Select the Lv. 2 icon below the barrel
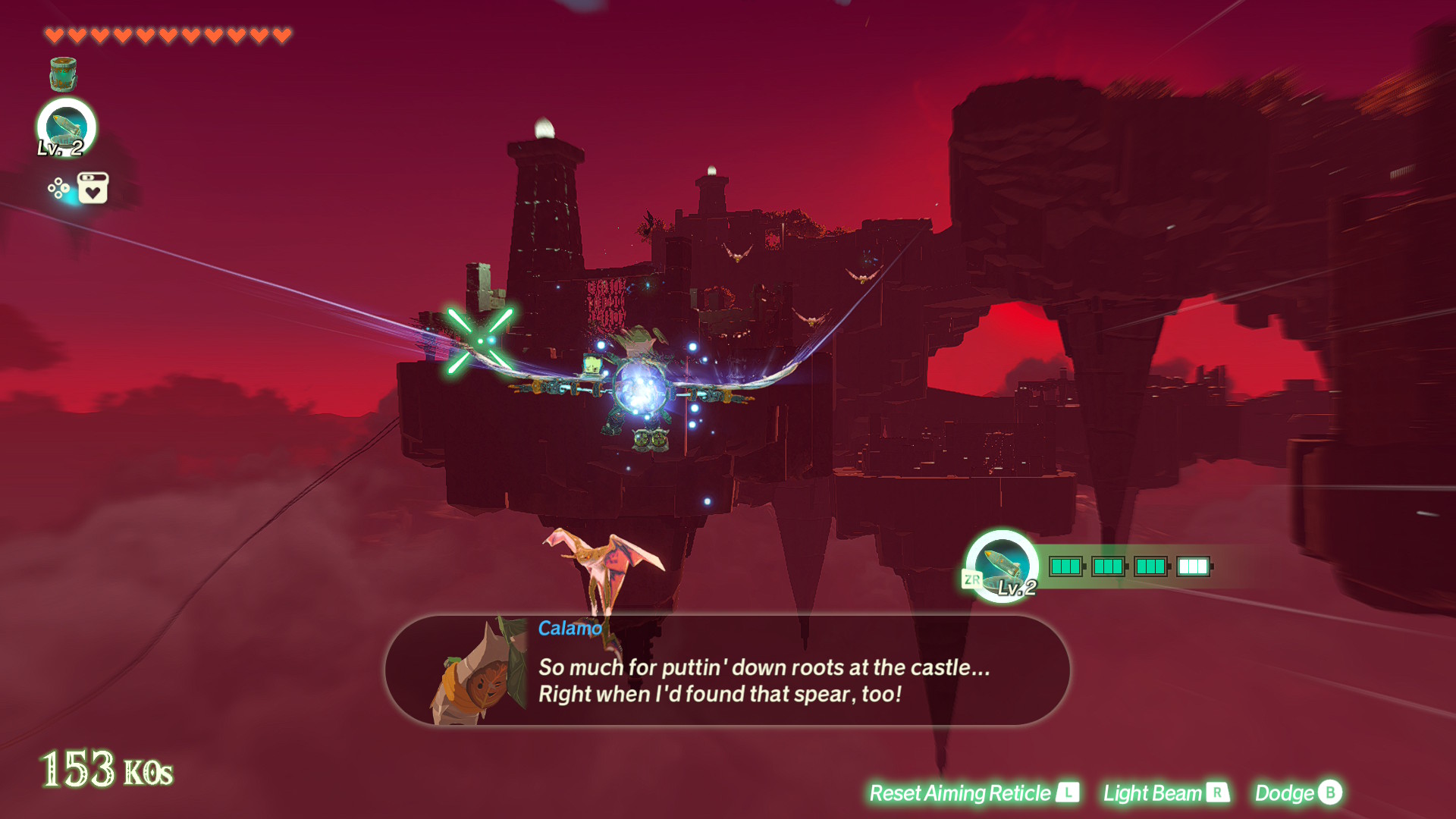Viewport: 1456px width, 819px height. pos(67,127)
